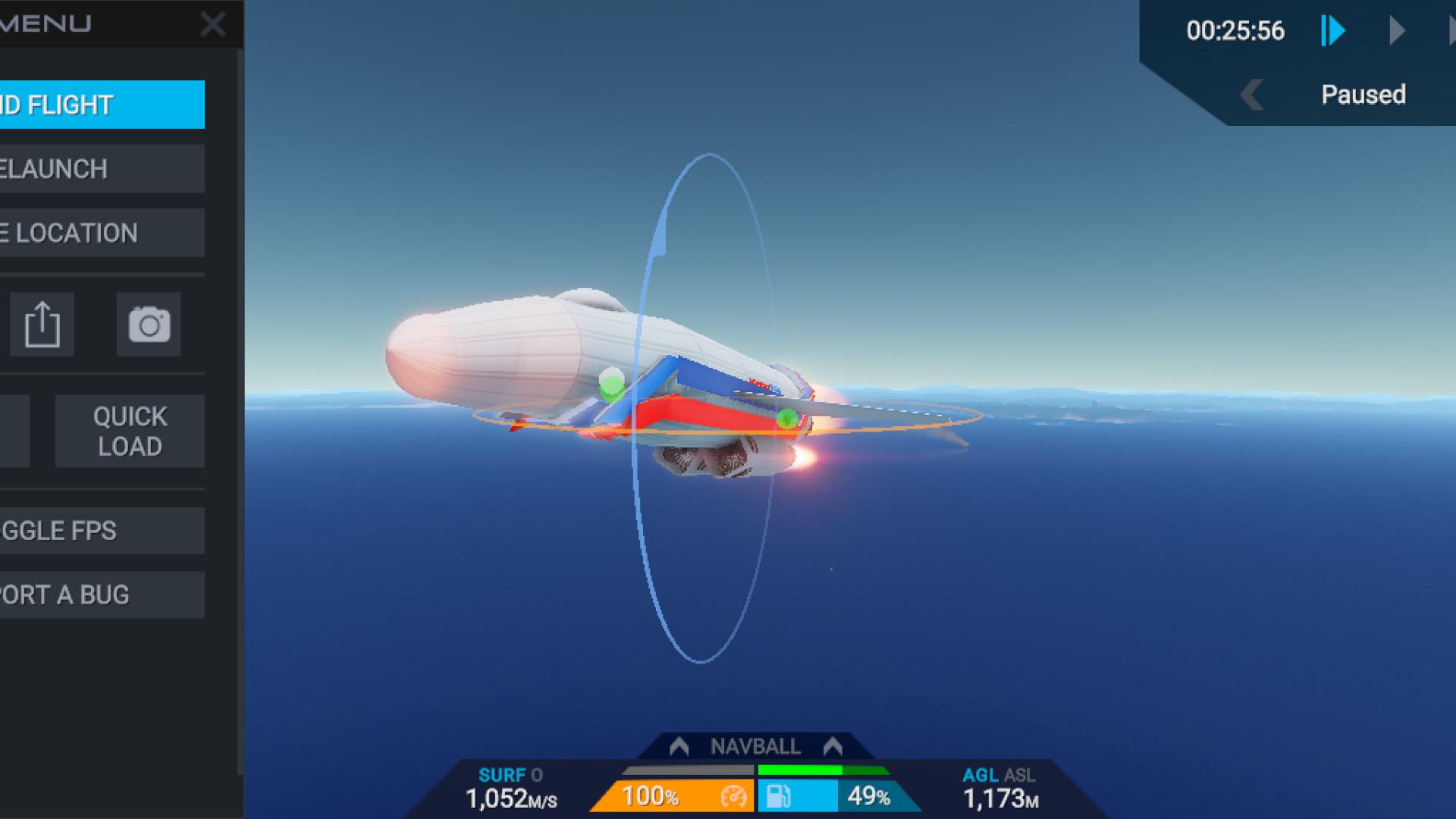The height and width of the screenshot is (819, 1456).
Task: Open the Report a Bug option
Action: point(101,595)
